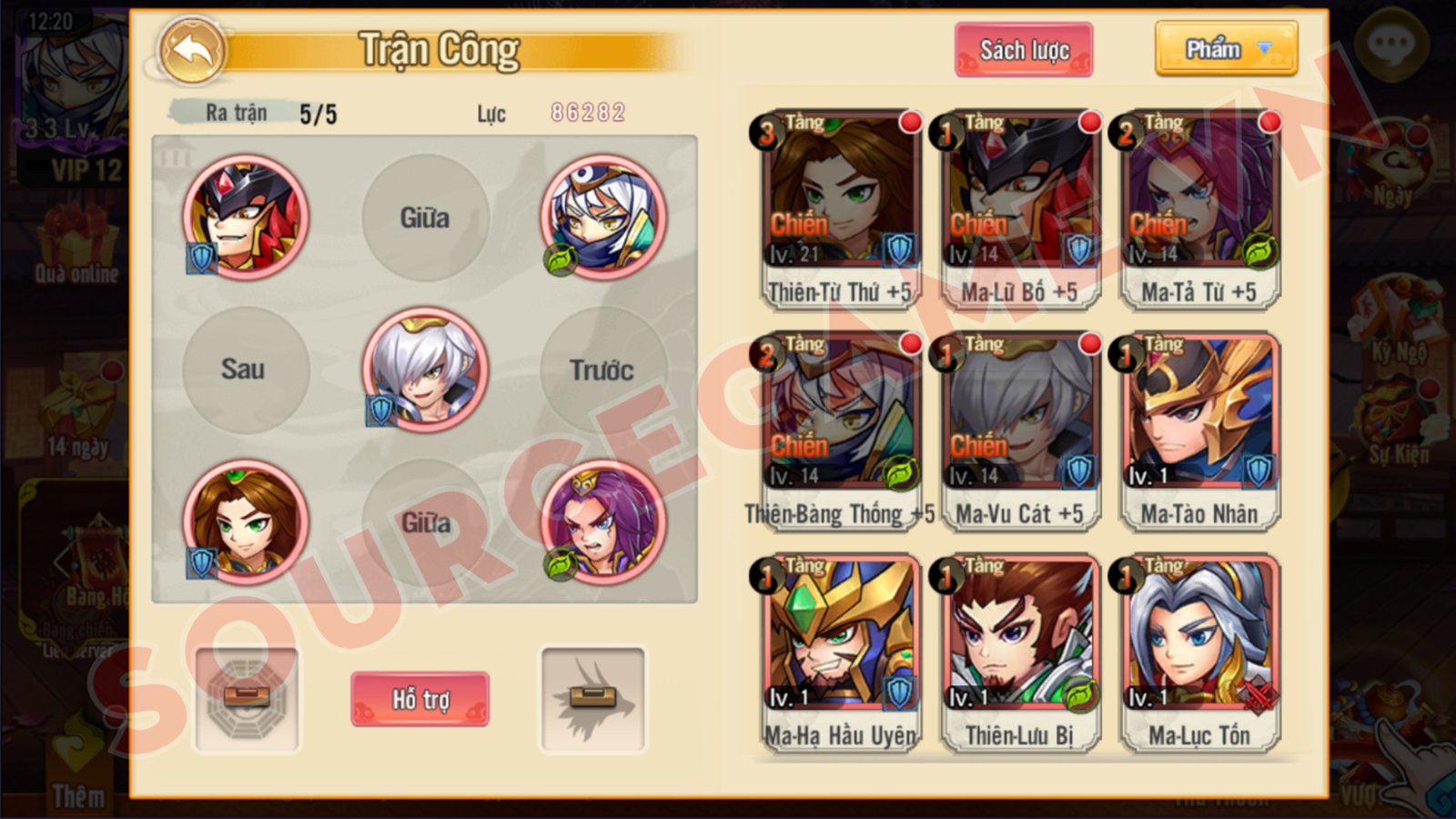1456x819 pixels.
Task: Open the bagua octagon item slot
Action: [x=247, y=699]
